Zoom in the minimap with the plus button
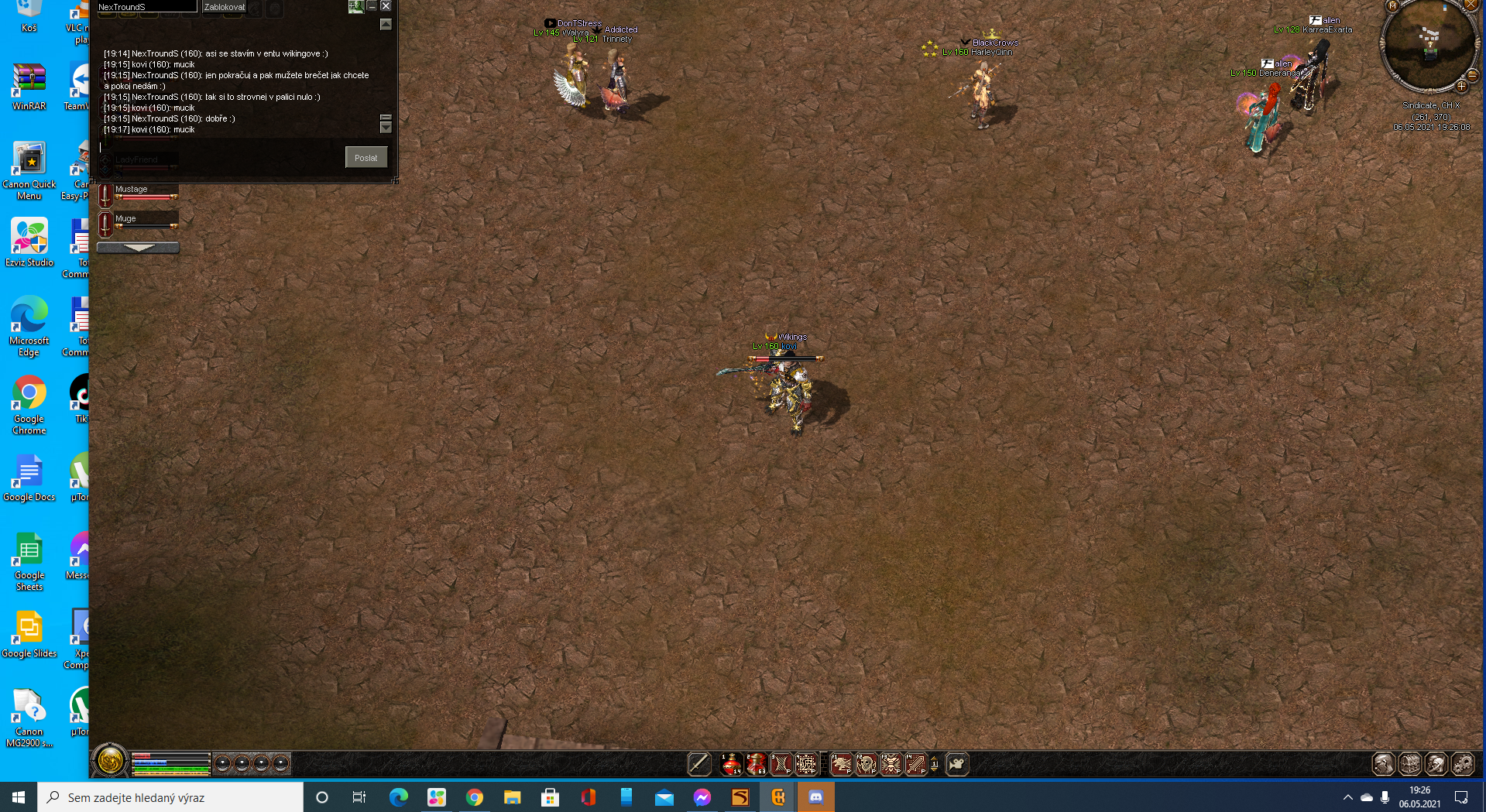Screen dimensions: 1486x812 point(1462,87)
